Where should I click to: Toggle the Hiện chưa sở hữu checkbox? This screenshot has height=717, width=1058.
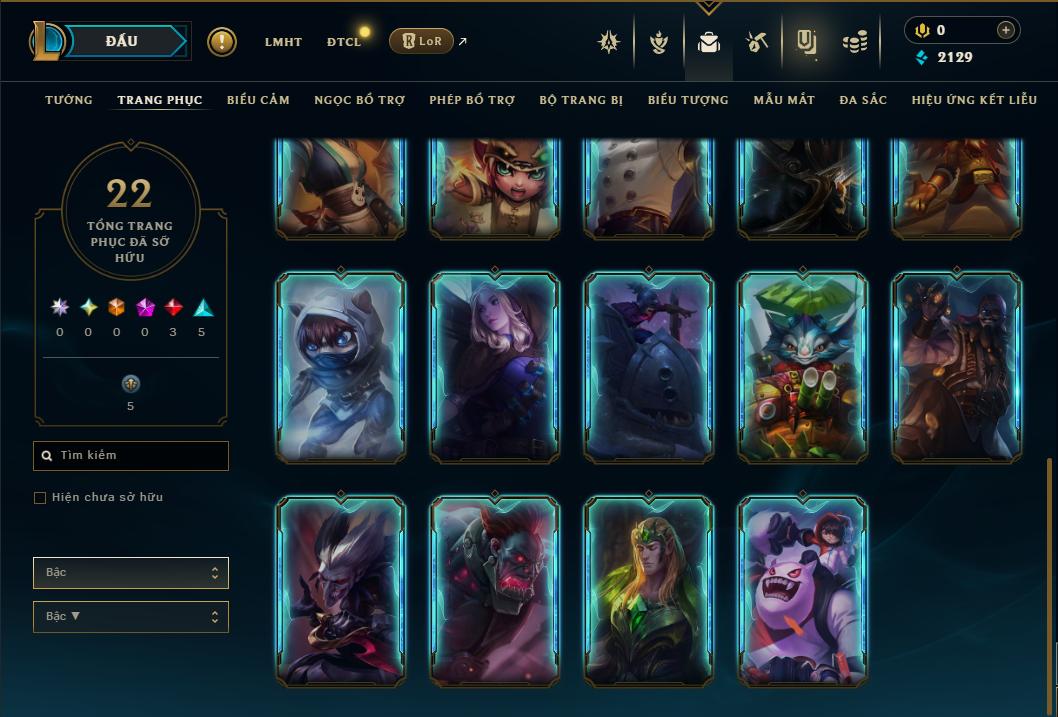pyautogui.click(x=40, y=498)
